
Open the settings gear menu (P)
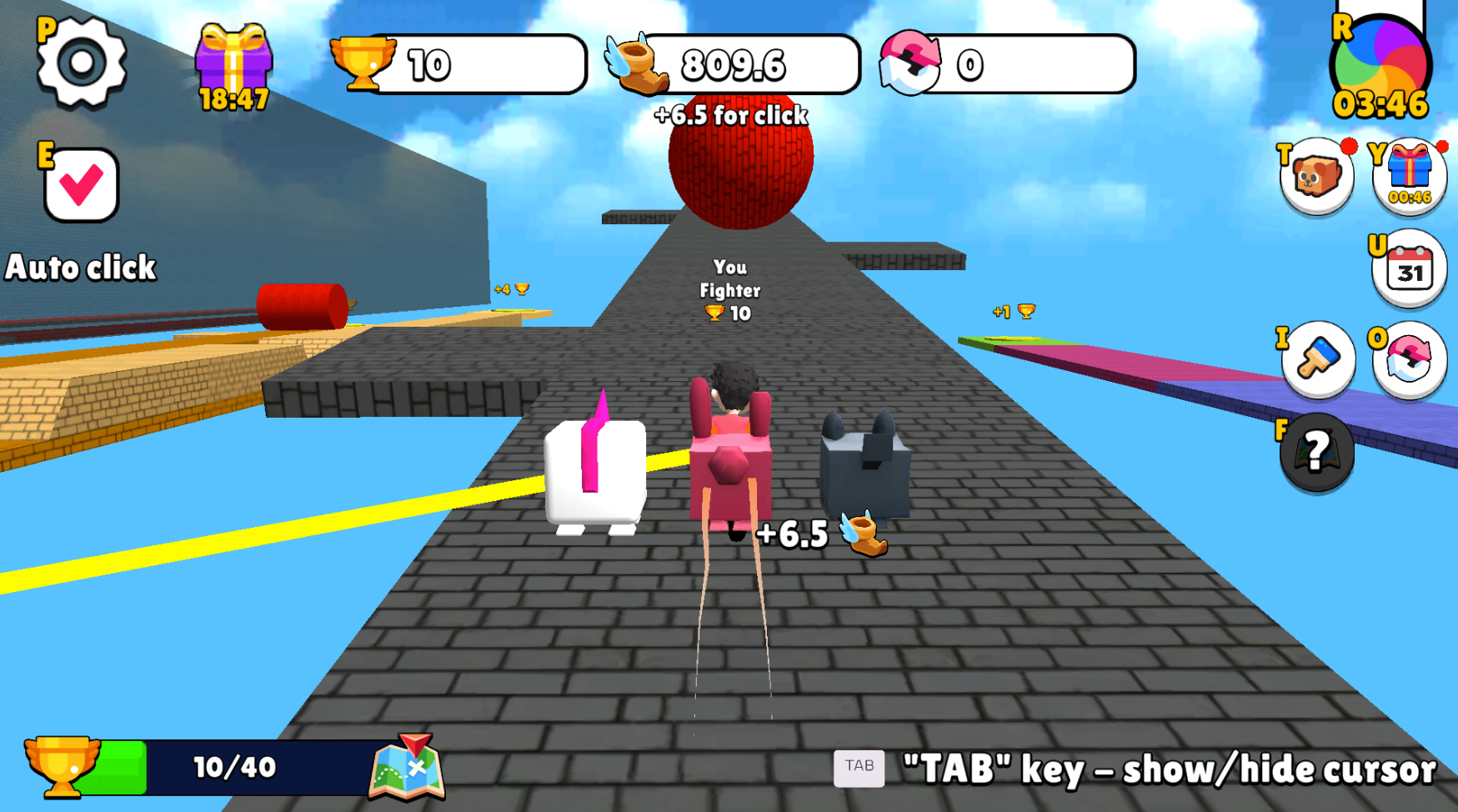(80, 63)
